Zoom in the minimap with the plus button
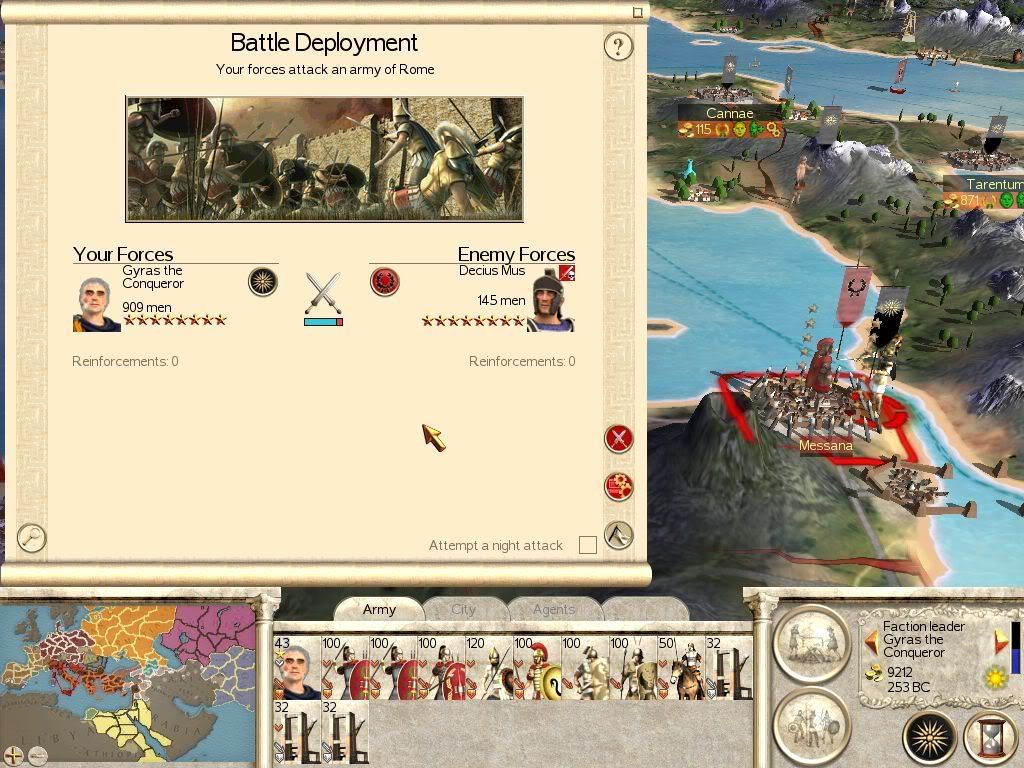This screenshot has height=768, width=1024. pos(13,755)
